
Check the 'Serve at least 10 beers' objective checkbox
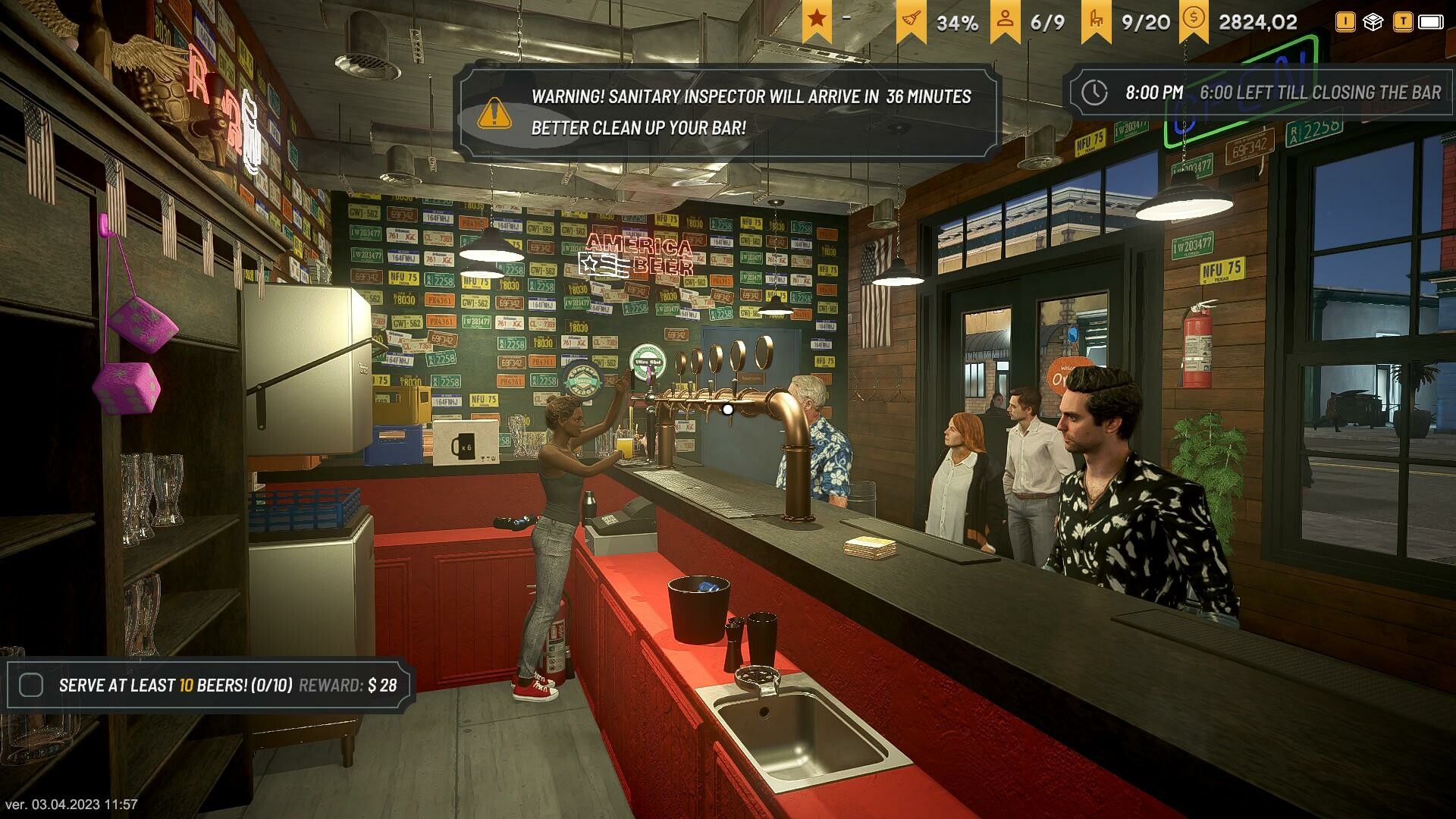pyautogui.click(x=30, y=684)
